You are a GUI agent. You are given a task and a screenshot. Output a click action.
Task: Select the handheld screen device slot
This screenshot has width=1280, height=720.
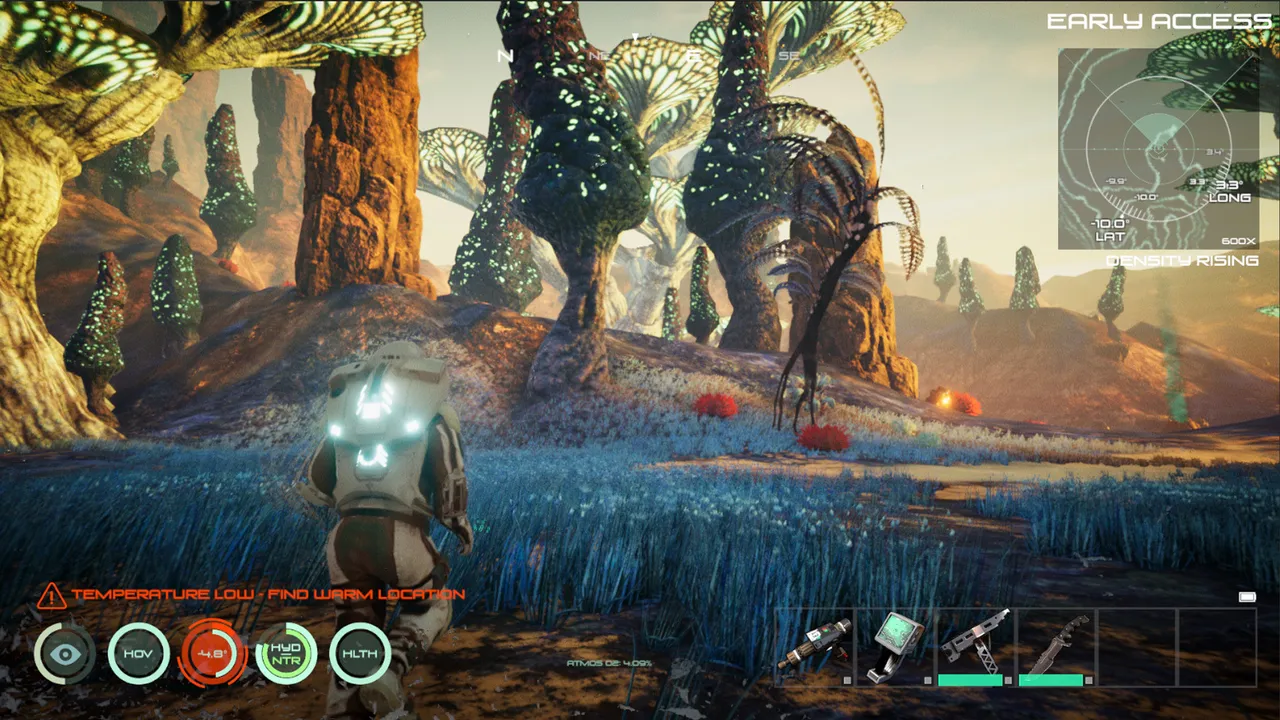(895, 646)
